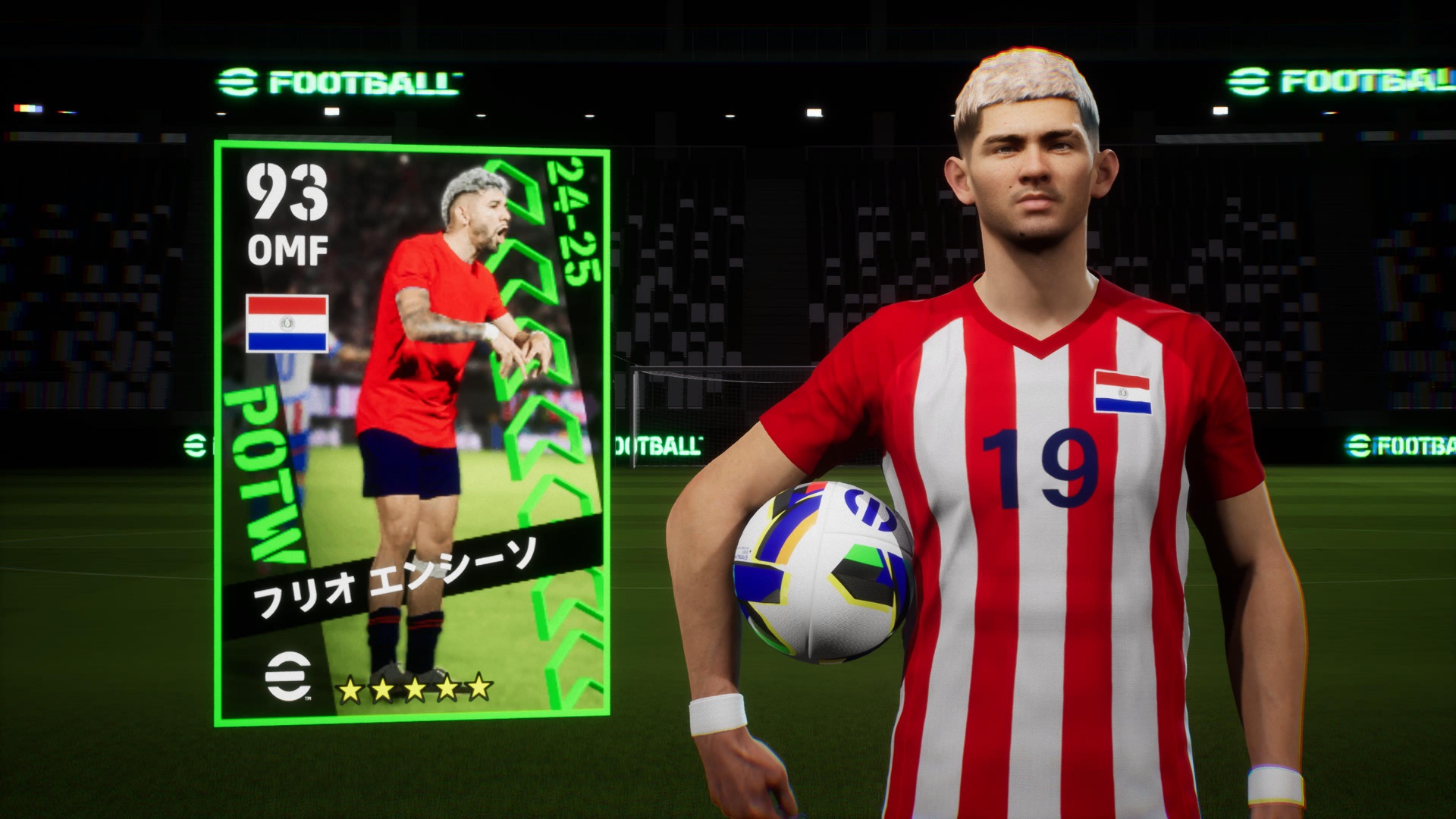Image resolution: width=1456 pixels, height=819 pixels.
Task: Select the 93 OMF POTW player card
Action: pyautogui.click(x=412, y=432)
